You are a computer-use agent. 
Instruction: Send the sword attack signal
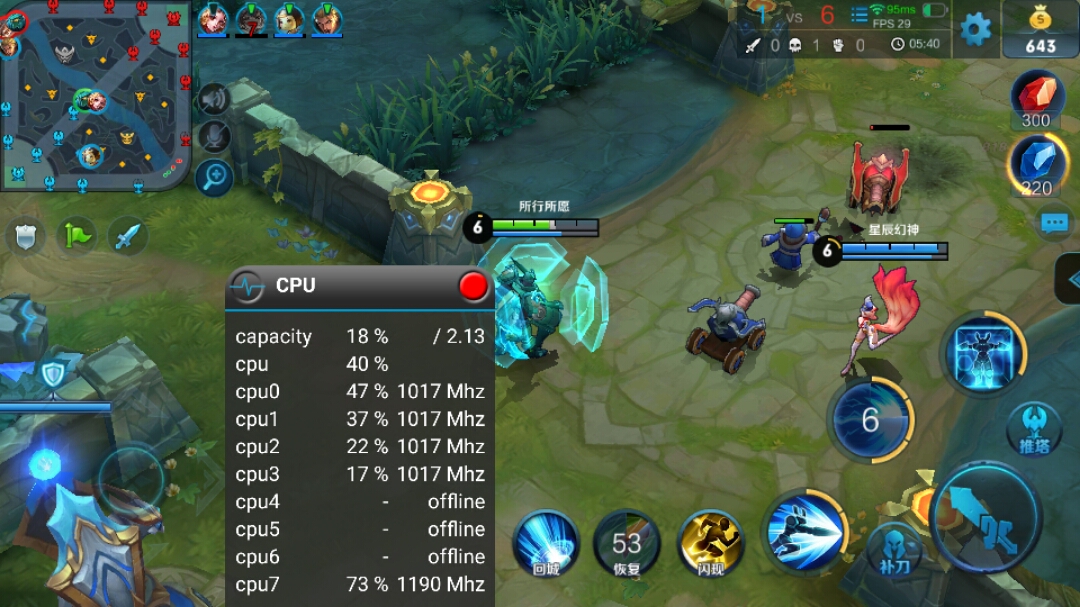click(128, 236)
